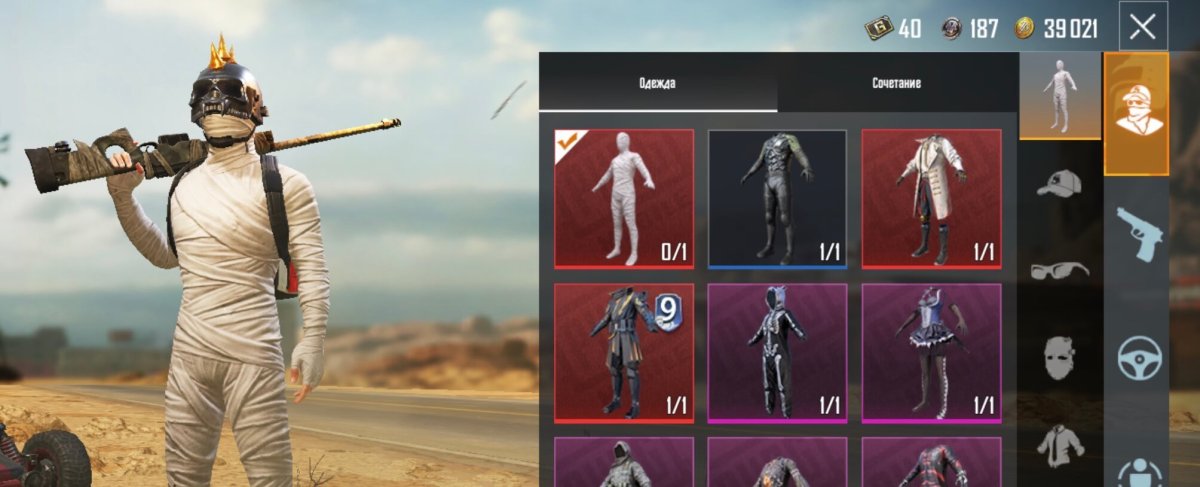Show full body outfits category
This screenshot has width=1200, height=487.
1059,97
